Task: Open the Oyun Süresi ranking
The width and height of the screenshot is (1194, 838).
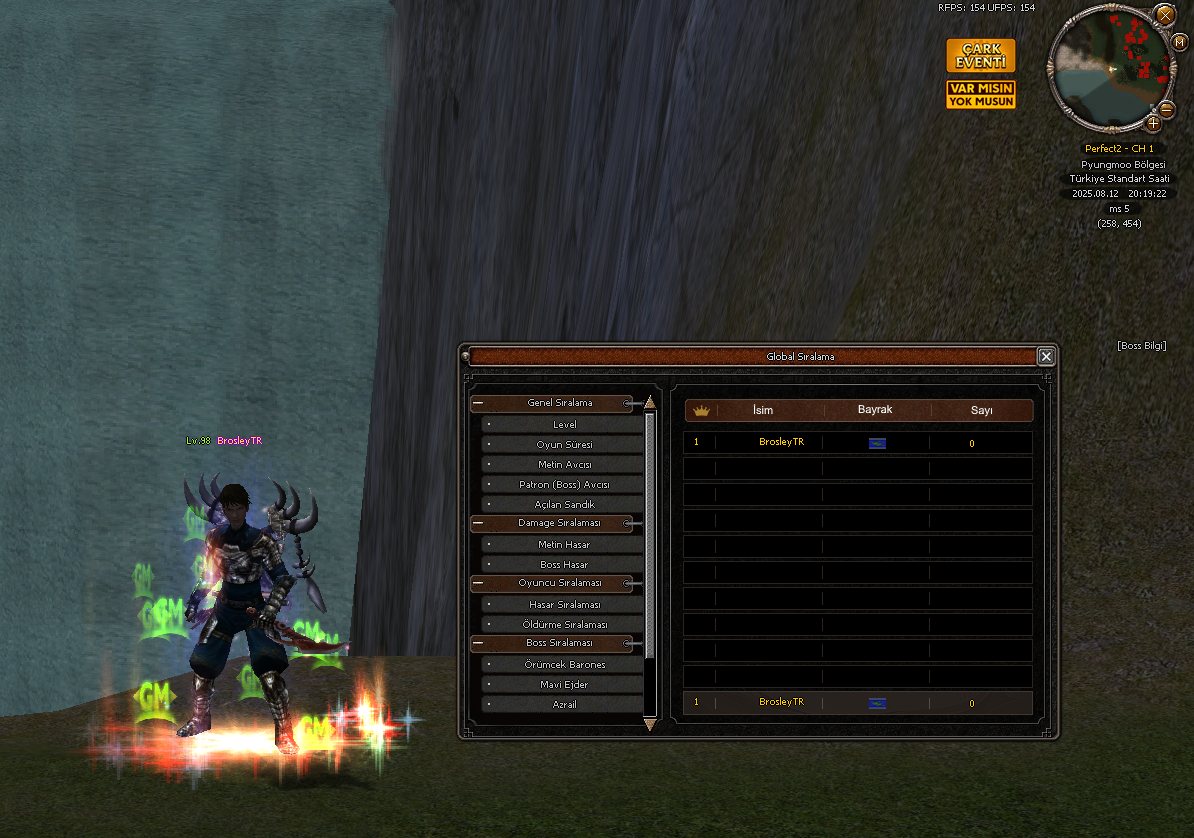Action: [x=564, y=444]
